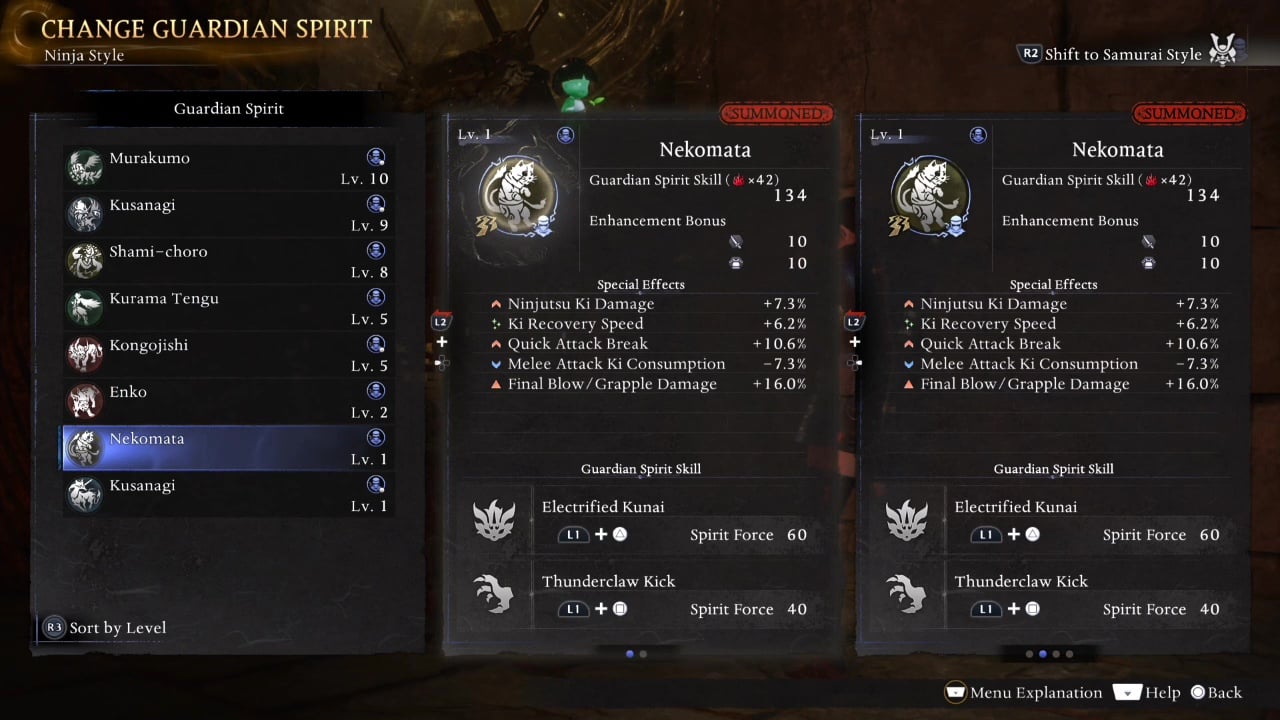This screenshot has height=720, width=1280.
Task: Select Murakumo in the Guardian Spirit list
Action: coord(228,168)
